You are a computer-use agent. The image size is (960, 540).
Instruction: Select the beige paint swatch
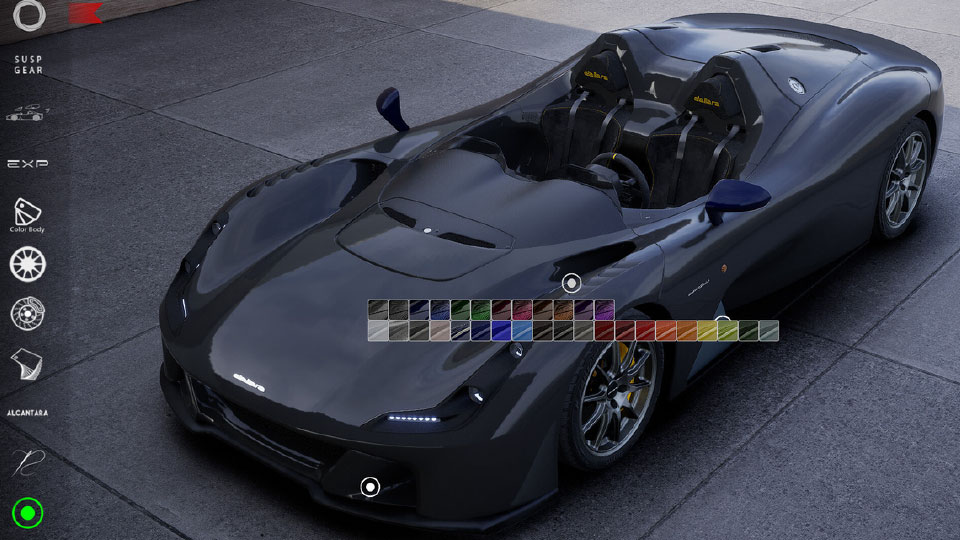(440, 331)
